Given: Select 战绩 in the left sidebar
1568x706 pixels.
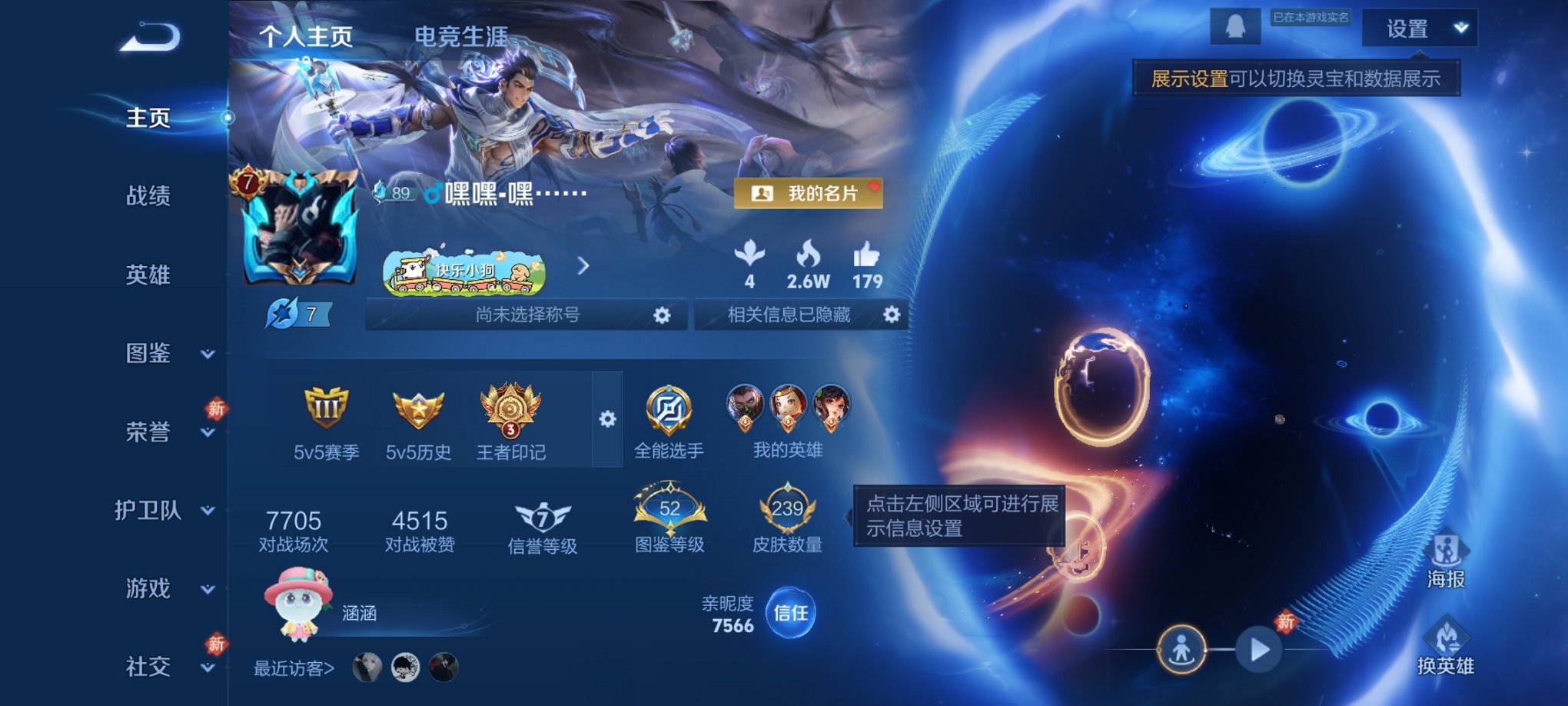Looking at the screenshot, I should [148, 197].
